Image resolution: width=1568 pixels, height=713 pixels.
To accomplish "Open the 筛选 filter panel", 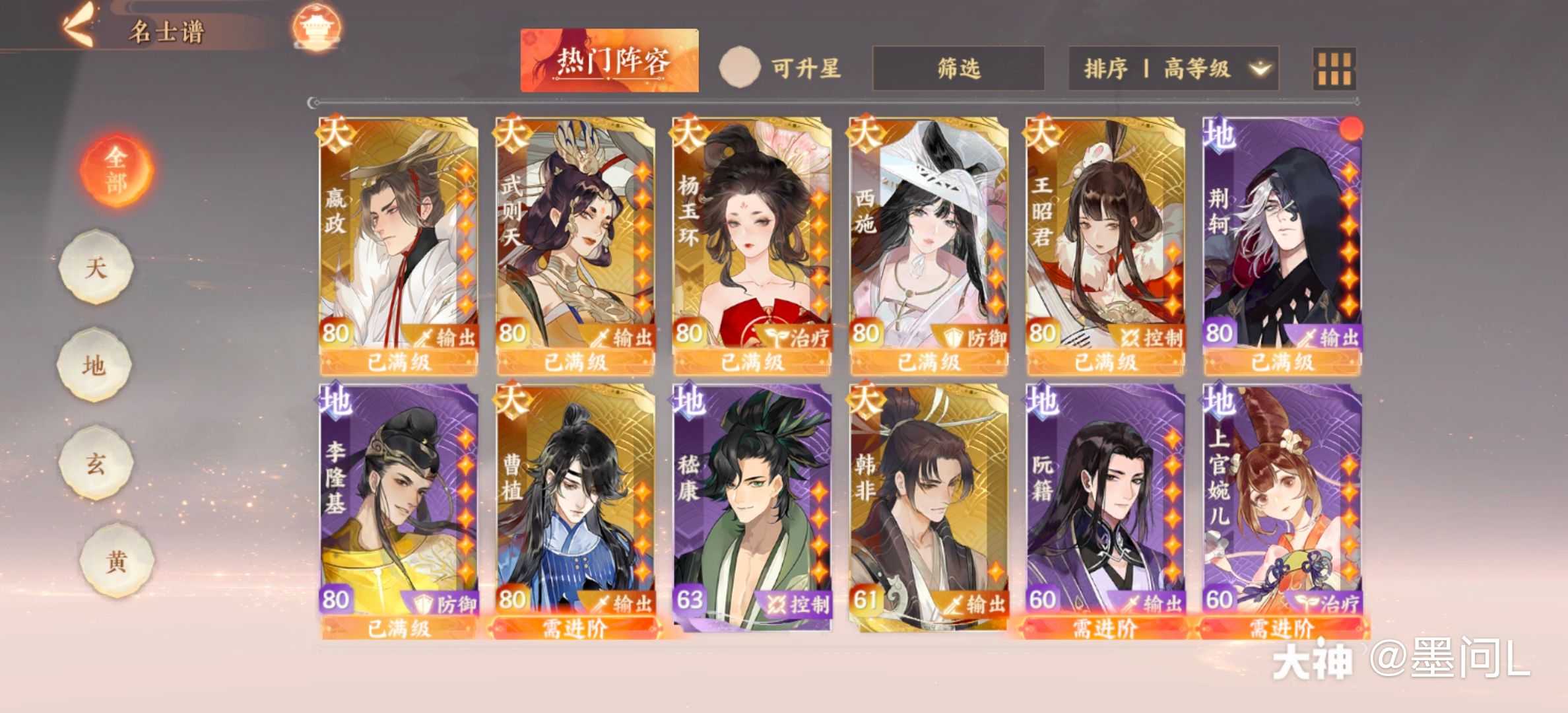I will (x=957, y=66).
